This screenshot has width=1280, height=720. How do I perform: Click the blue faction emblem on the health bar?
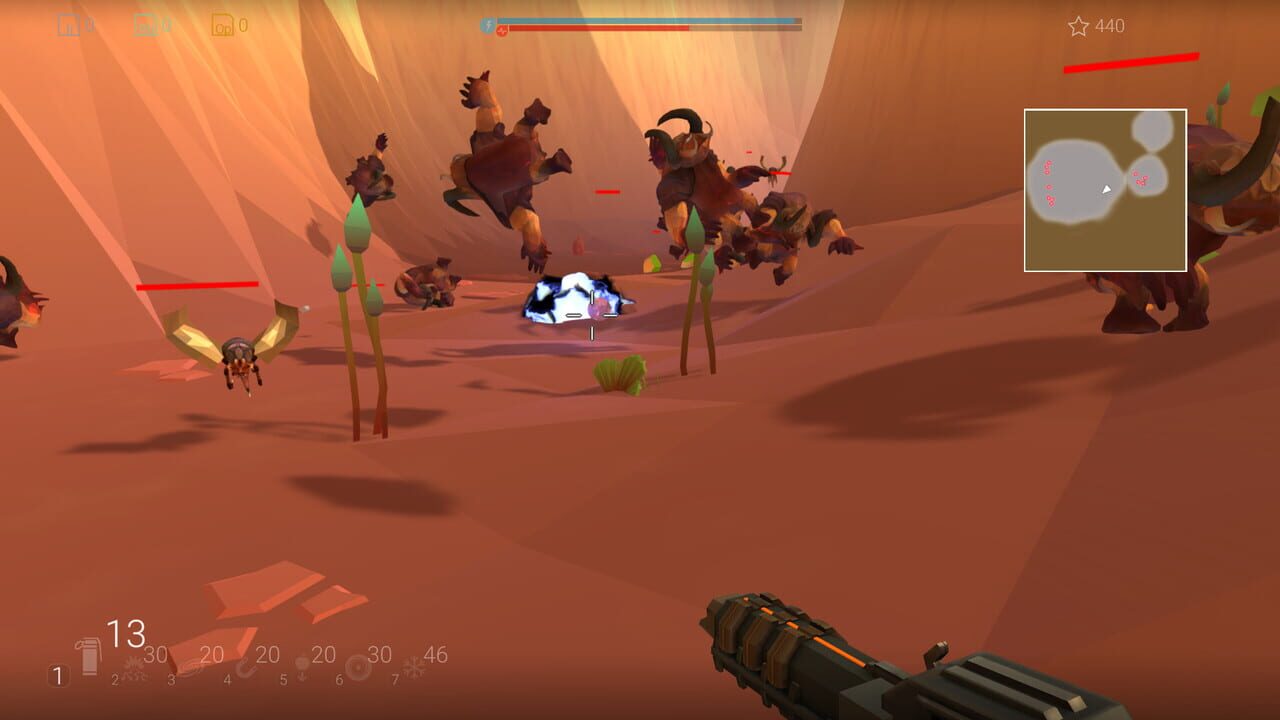click(x=488, y=23)
